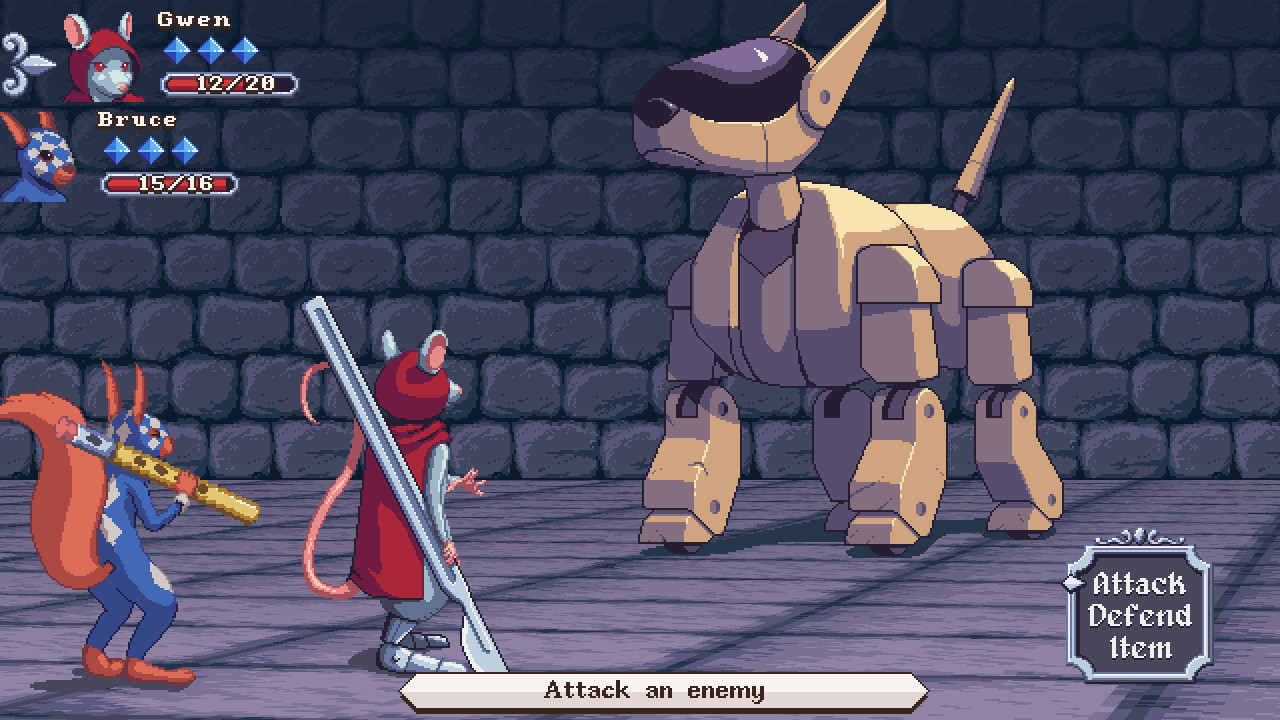This screenshot has height=720, width=1280.
Task: Click Bruce's middle action point diamond
Action: 149,151
